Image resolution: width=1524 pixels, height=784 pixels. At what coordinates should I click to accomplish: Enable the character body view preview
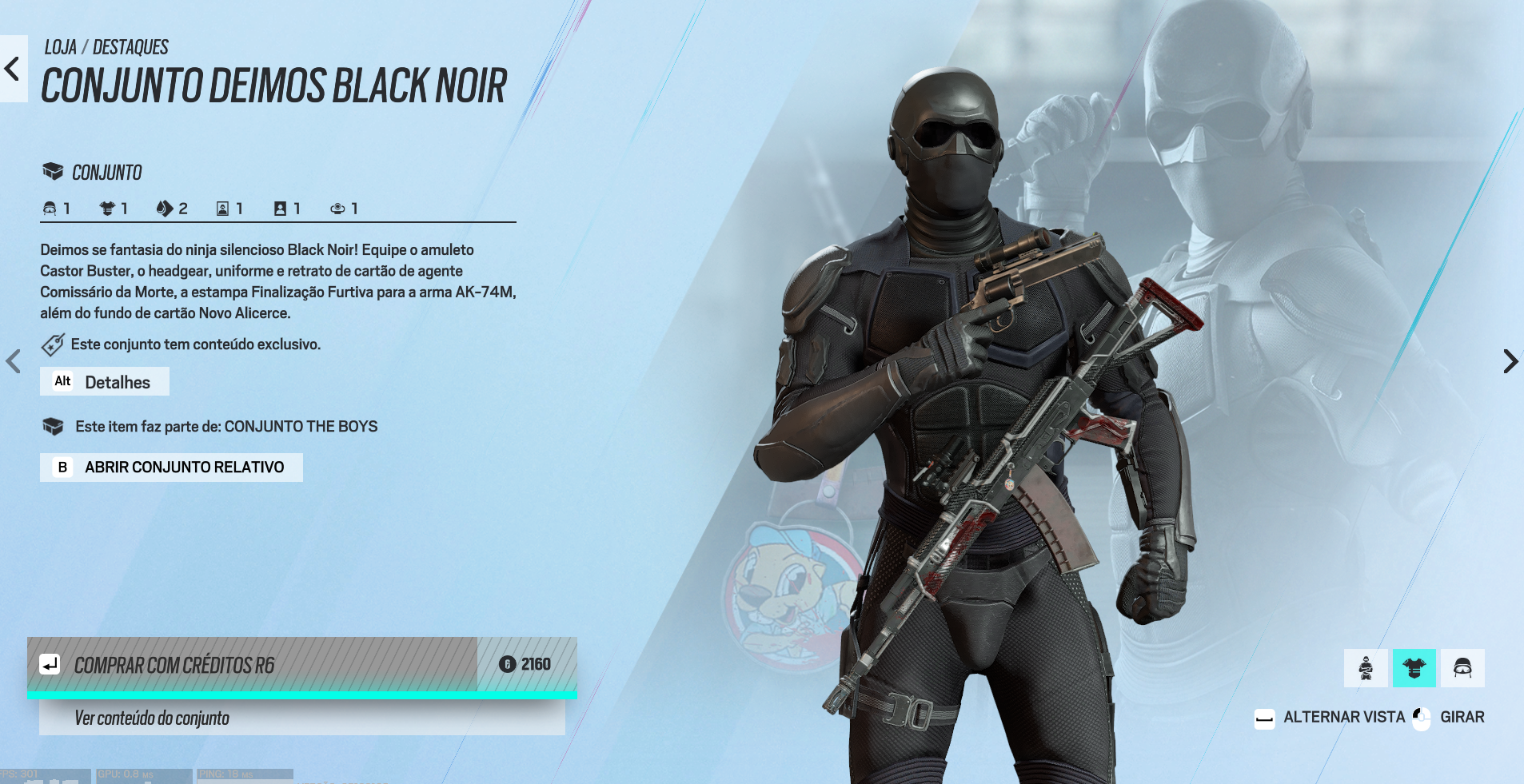coord(1366,667)
